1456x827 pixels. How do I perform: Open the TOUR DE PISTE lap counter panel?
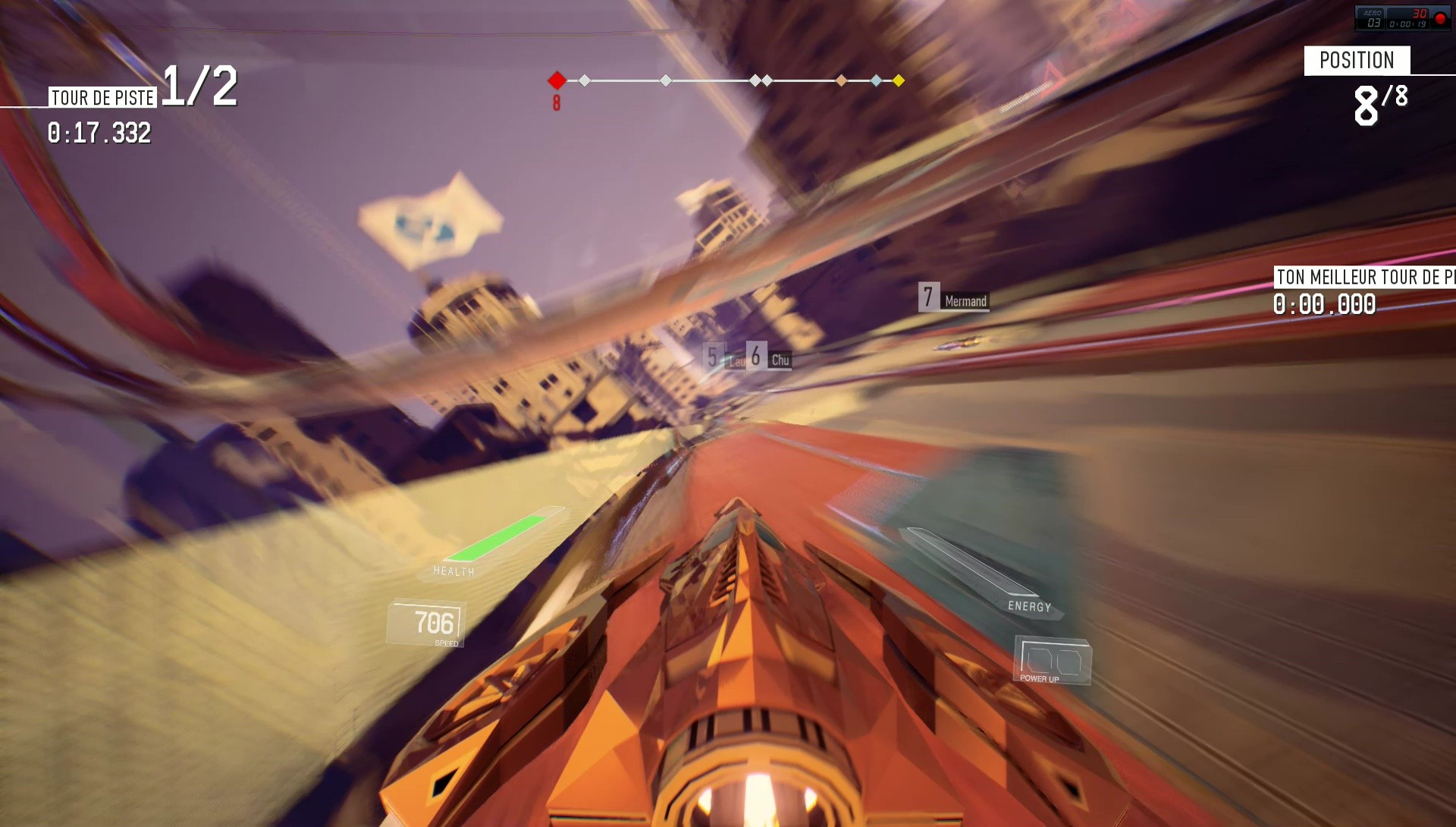(x=101, y=96)
